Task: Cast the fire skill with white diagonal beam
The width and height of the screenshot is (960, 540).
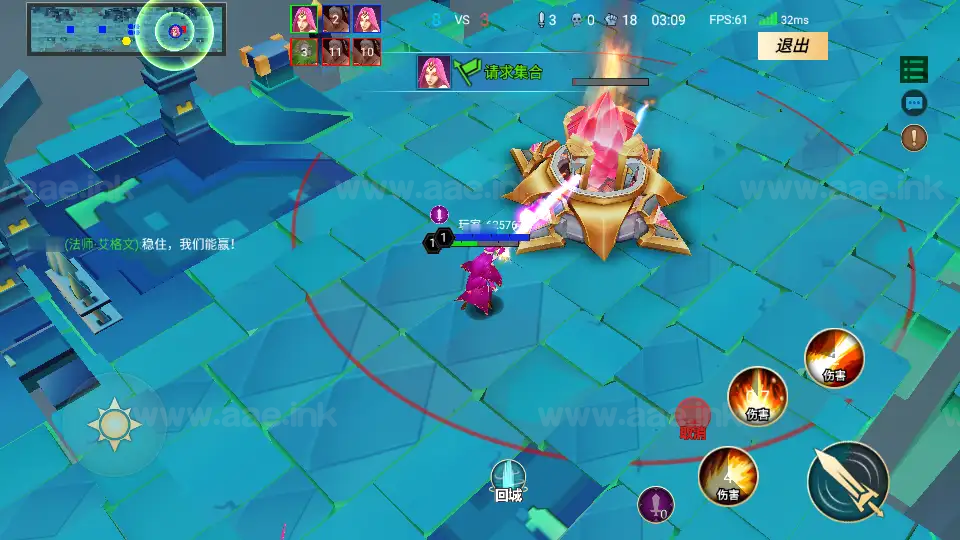Action: click(834, 357)
